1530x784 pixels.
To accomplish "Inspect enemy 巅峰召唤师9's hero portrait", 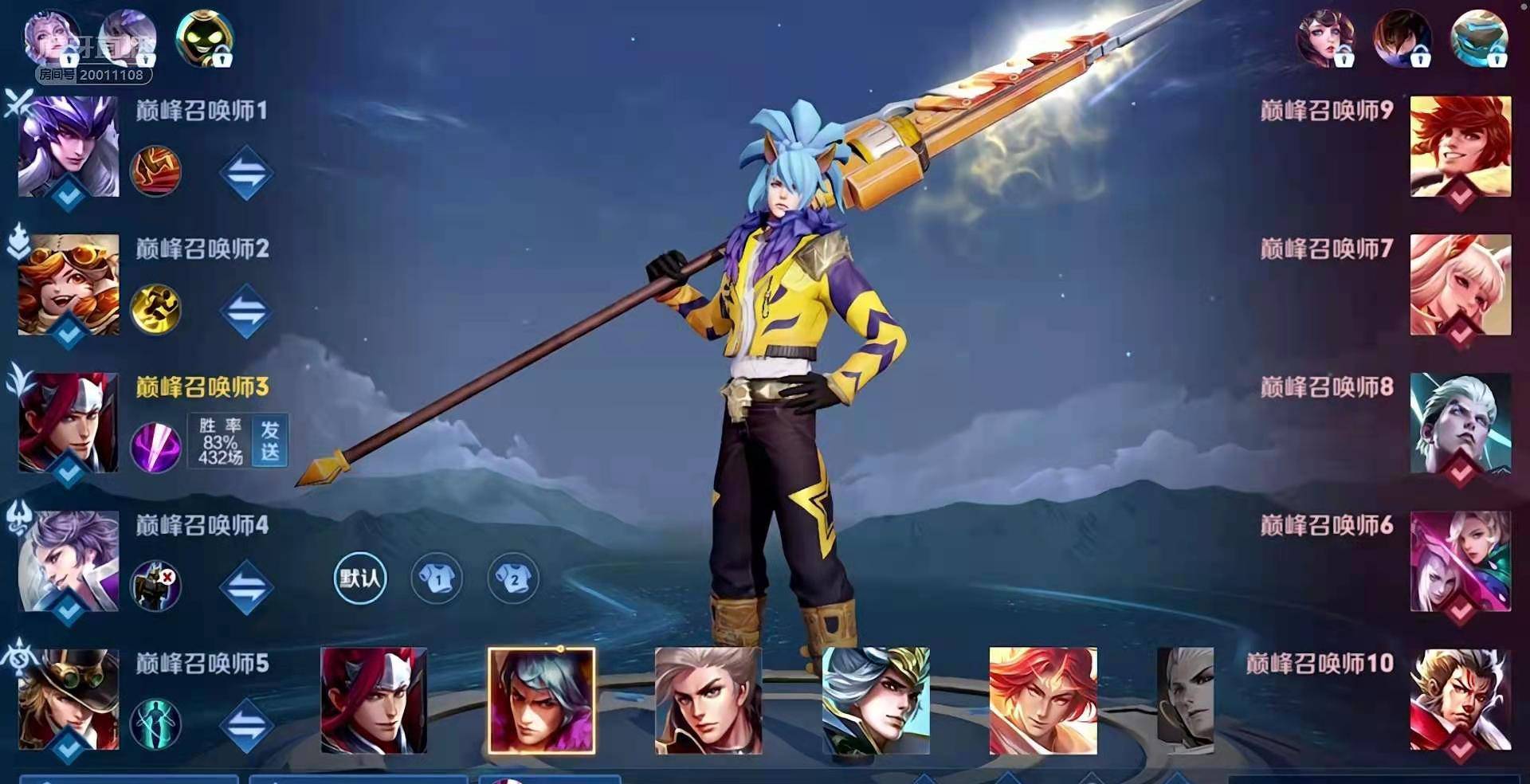I will (1460, 147).
